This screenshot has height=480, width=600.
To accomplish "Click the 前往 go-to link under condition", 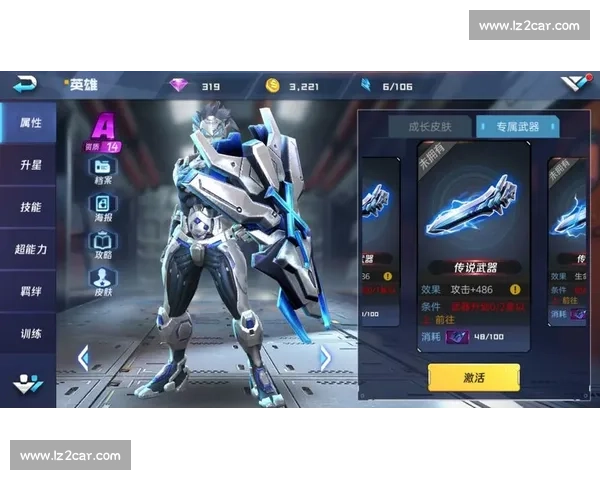I will pos(443,320).
